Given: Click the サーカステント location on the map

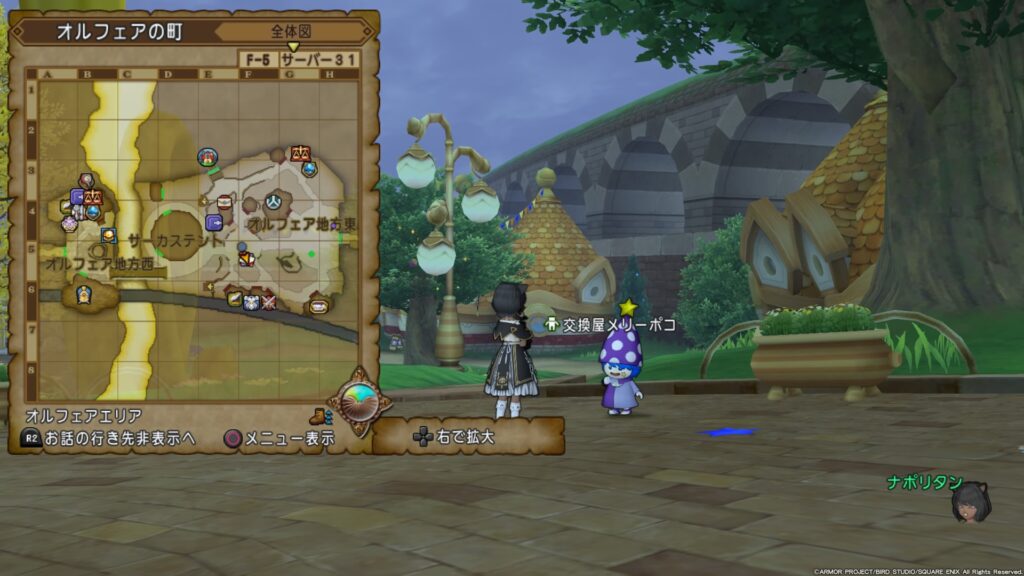Looking at the screenshot, I should [177, 240].
